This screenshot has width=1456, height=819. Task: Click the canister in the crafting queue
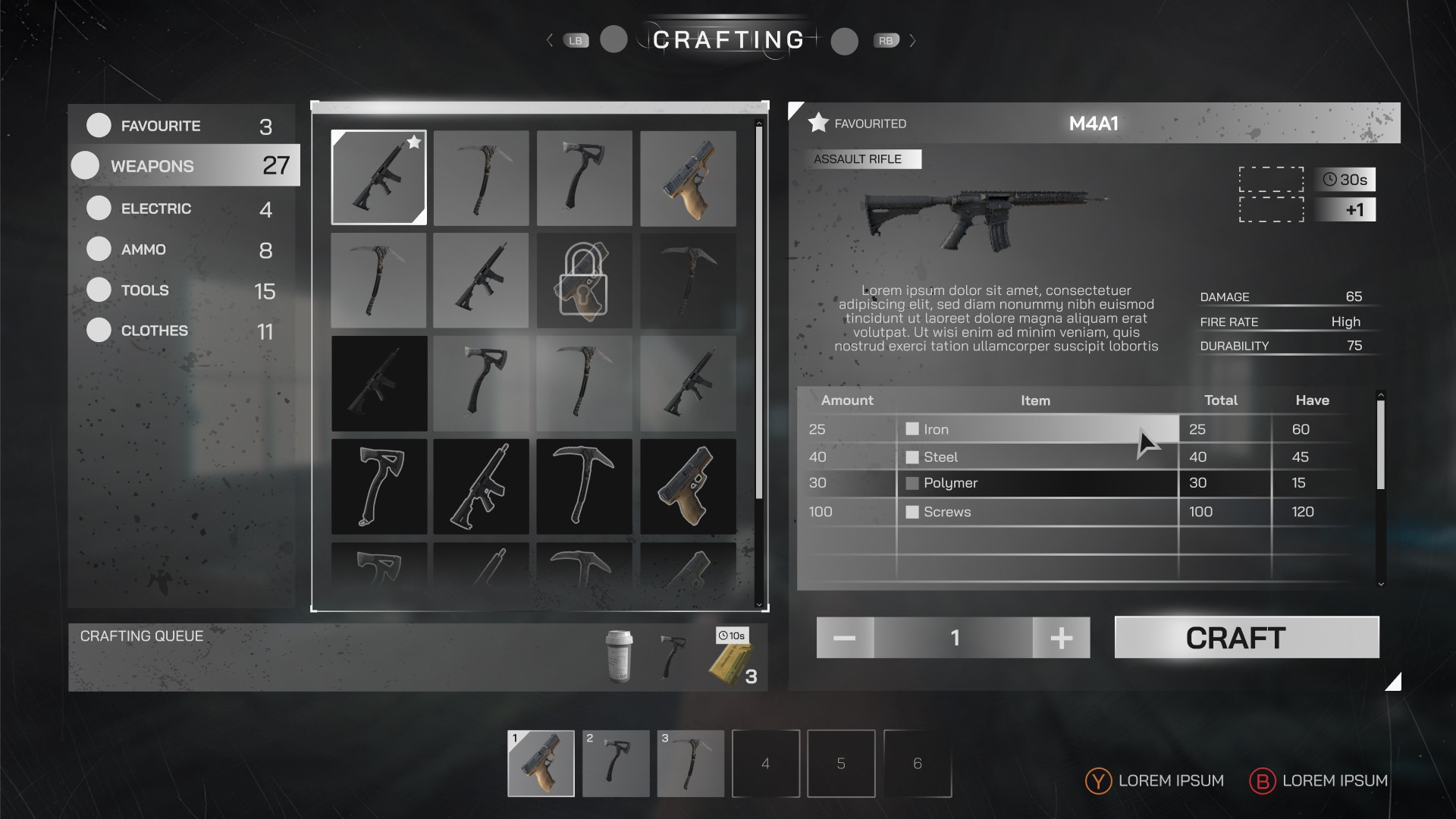[619, 657]
